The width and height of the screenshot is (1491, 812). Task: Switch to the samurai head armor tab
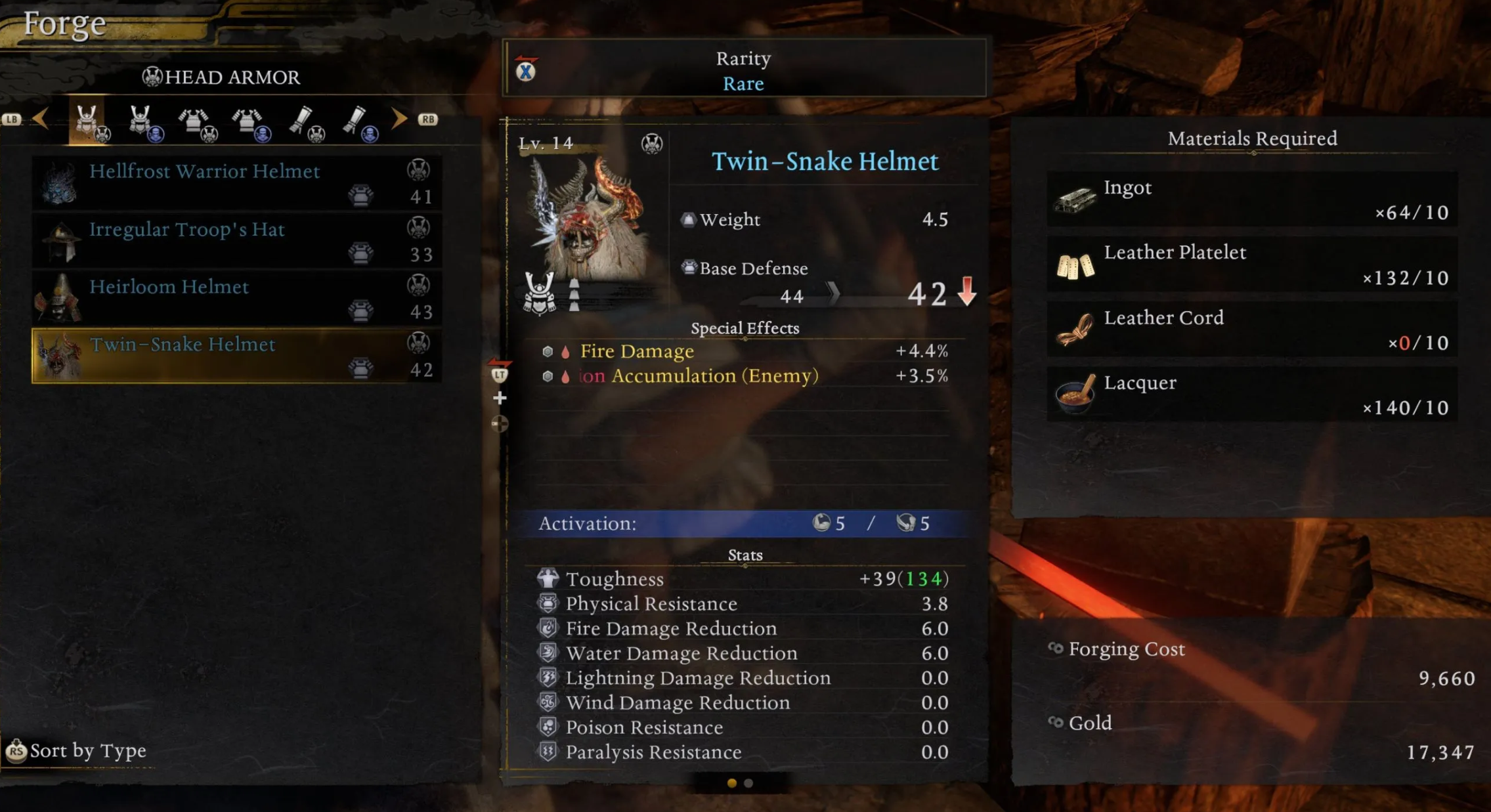88,121
